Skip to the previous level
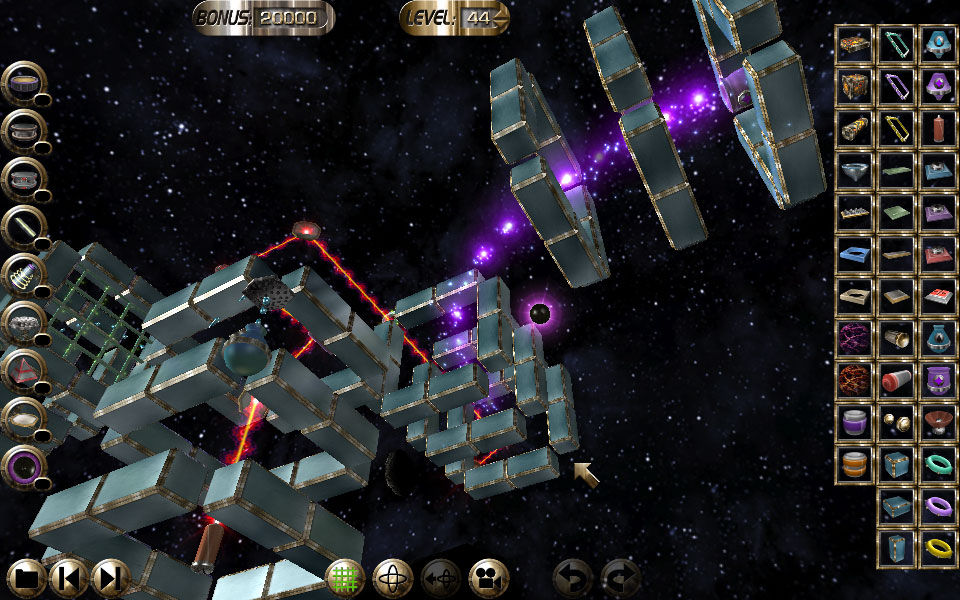This screenshot has width=960, height=600. 68,578
